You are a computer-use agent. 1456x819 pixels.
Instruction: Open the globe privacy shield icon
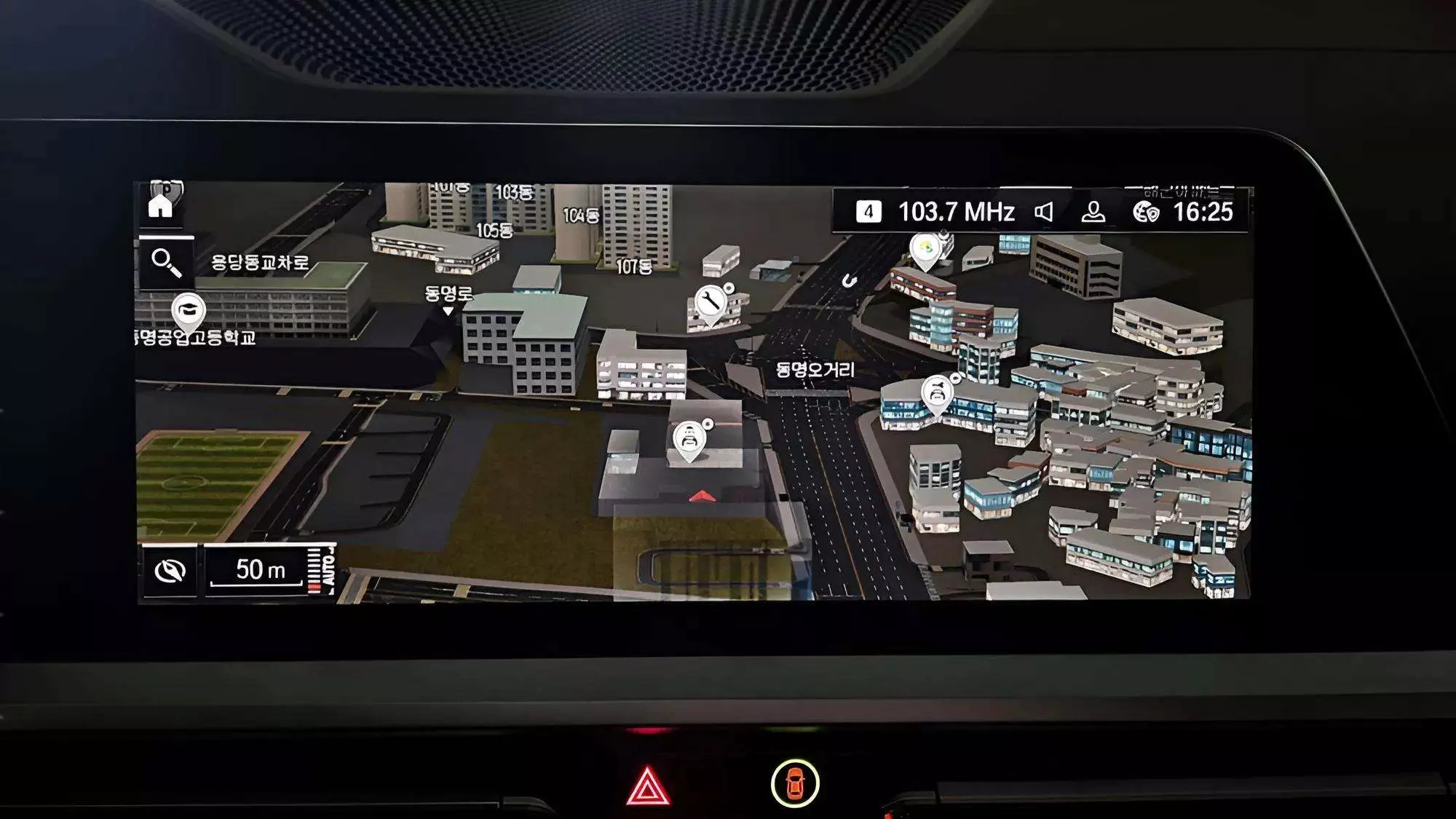tap(1146, 212)
